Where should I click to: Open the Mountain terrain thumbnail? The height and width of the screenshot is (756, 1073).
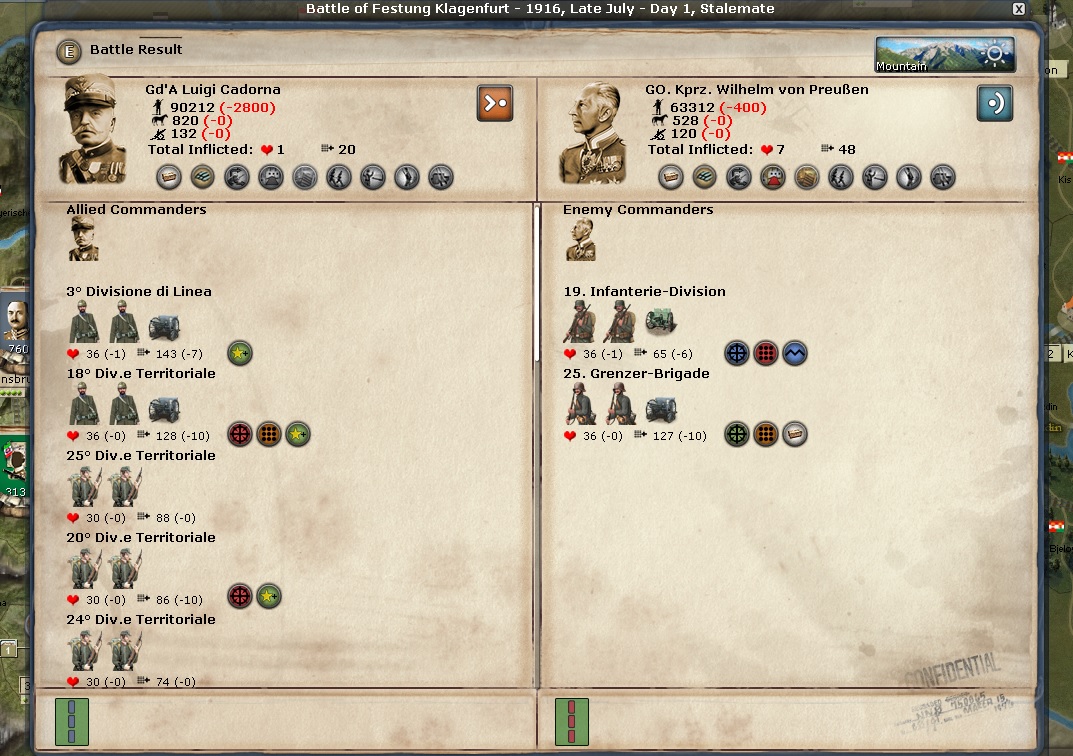tap(944, 55)
